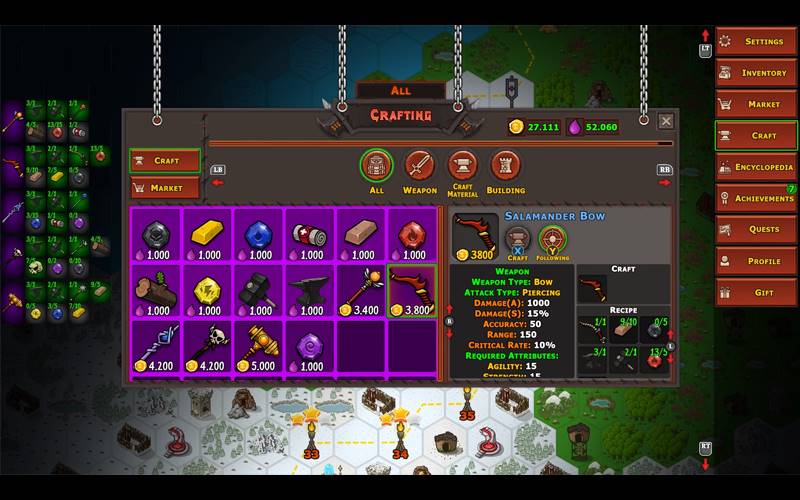Screen dimensions: 800x500
Task: Open the Gift menu
Action: pyautogui.click(x=755, y=293)
